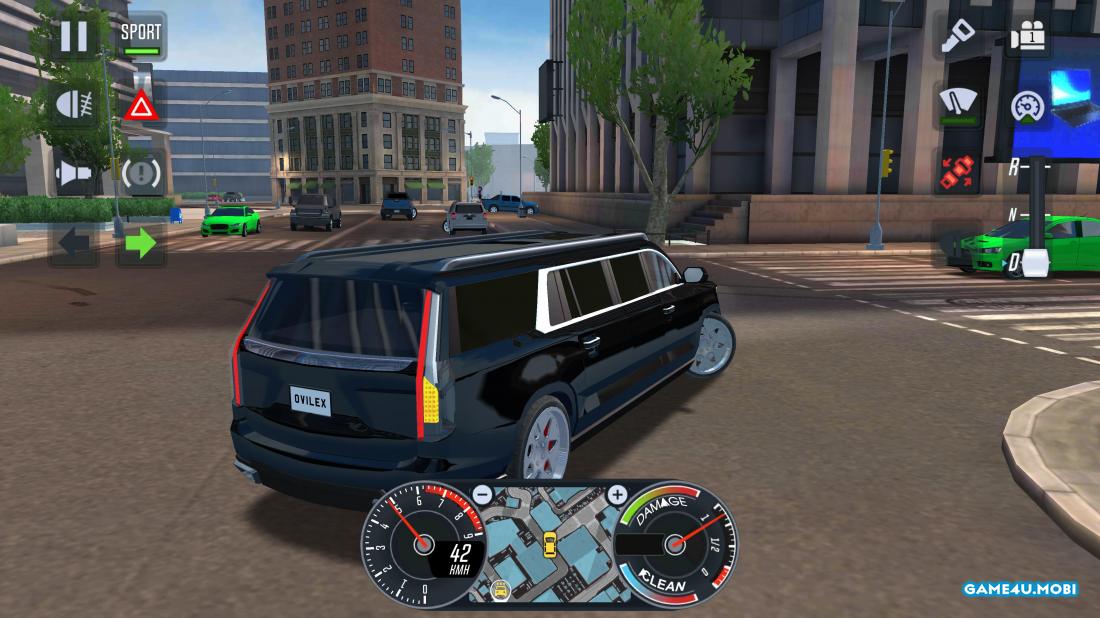Screen dimensions: 1100x618
Task: Shift the gear selector to R
Action: [1013, 167]
